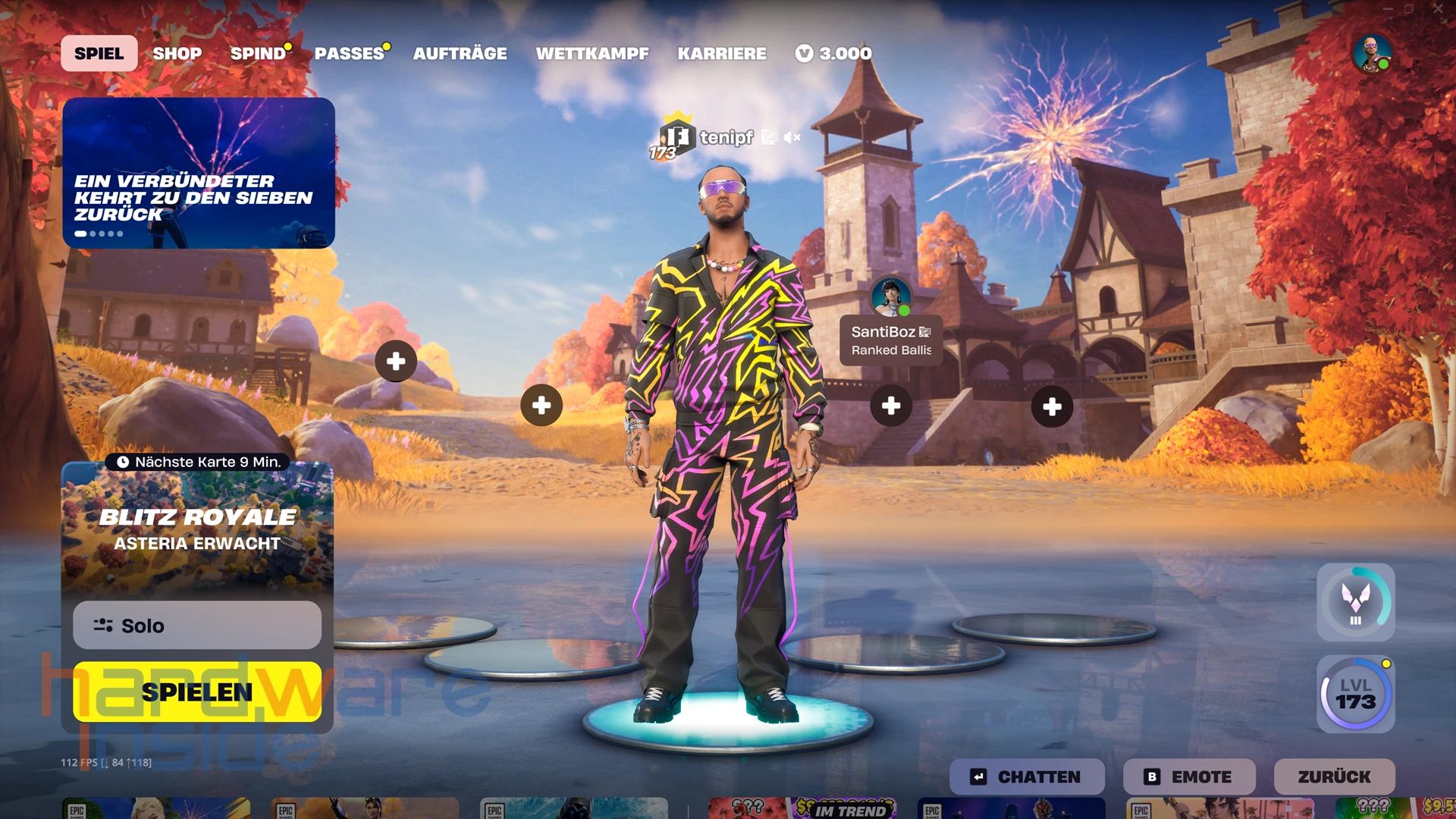Select the Blitz Royale game mode tile
The width and height of the screenshot is (1456, 819).
tap(197, 527)
